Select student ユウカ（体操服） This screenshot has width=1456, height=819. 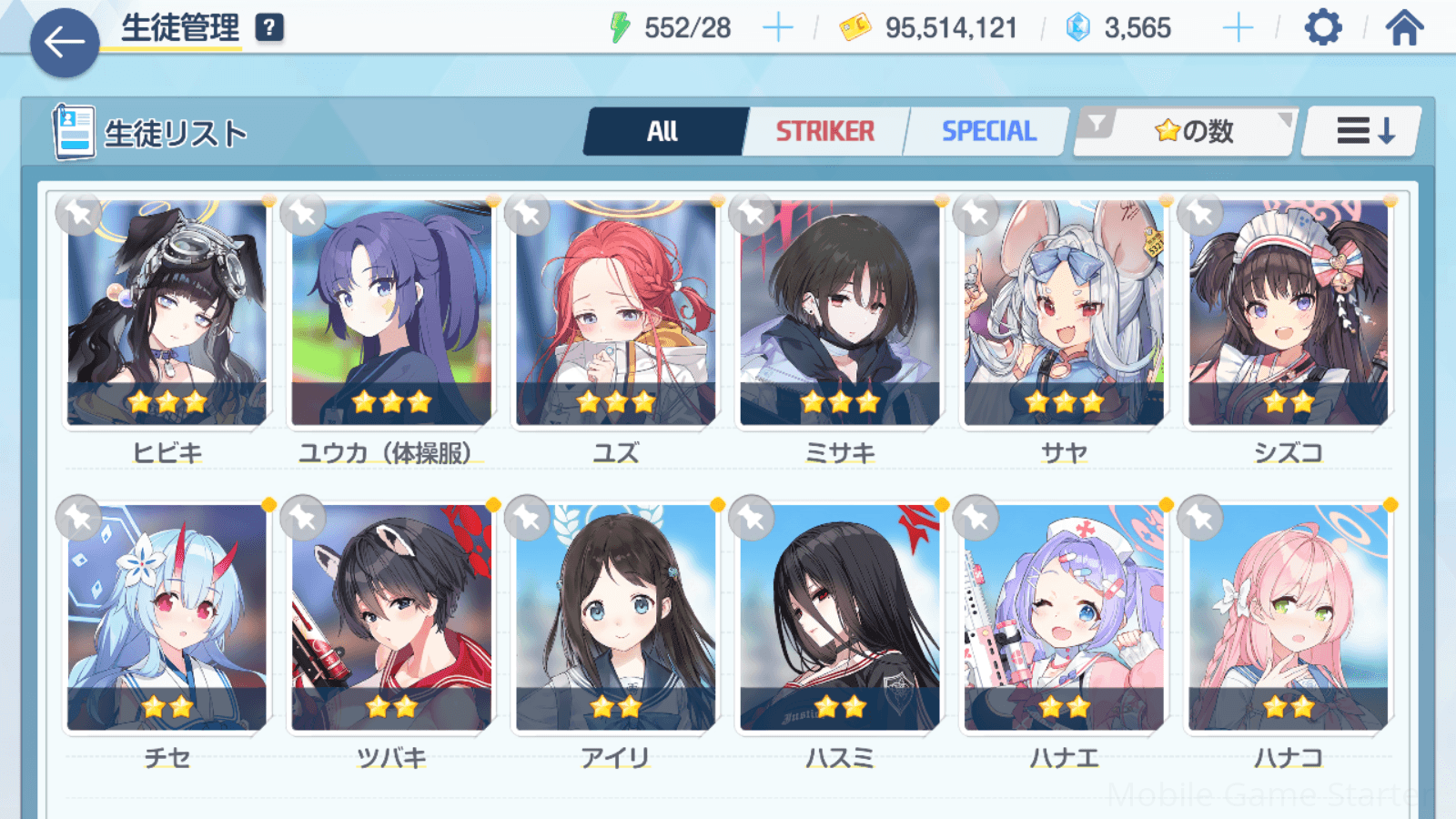391,314
